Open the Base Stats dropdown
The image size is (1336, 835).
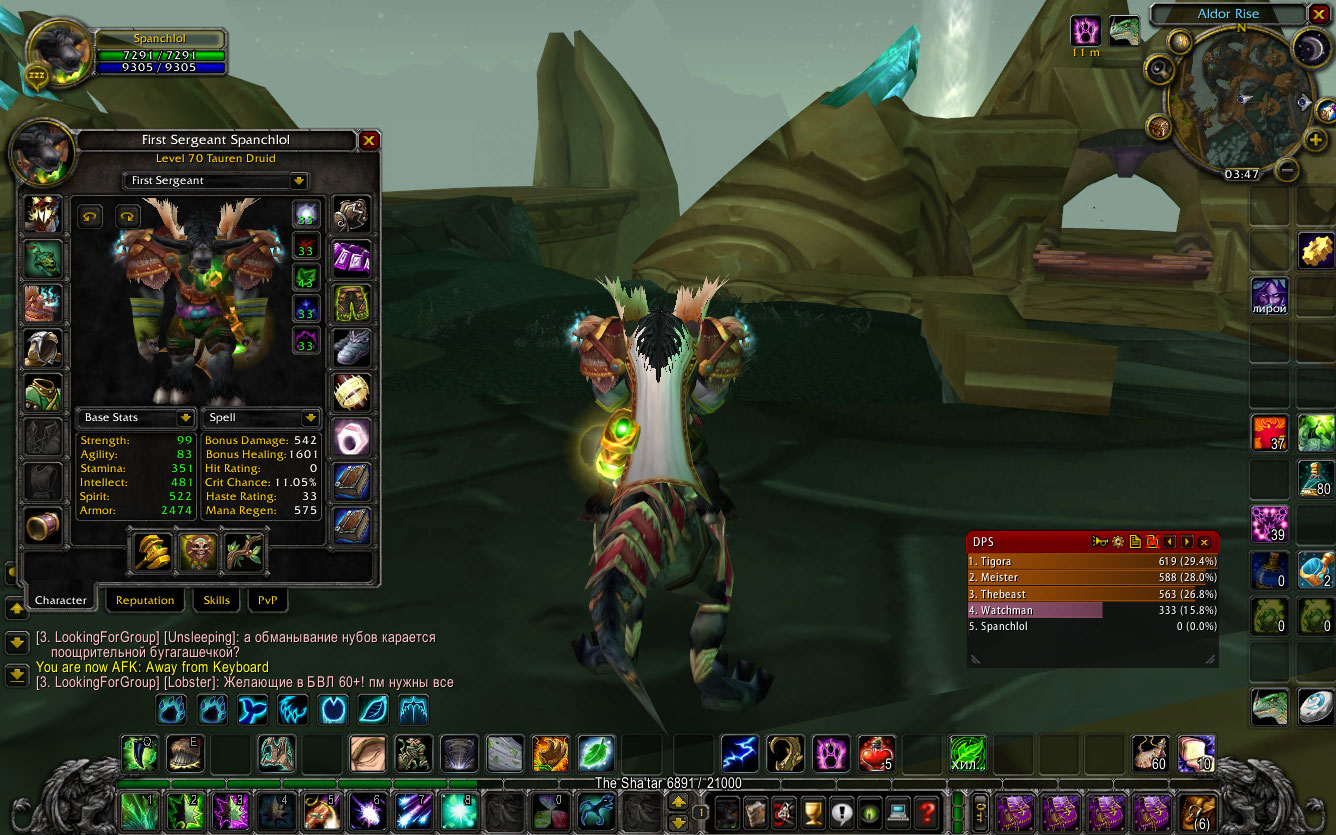[x=184, y=418]
